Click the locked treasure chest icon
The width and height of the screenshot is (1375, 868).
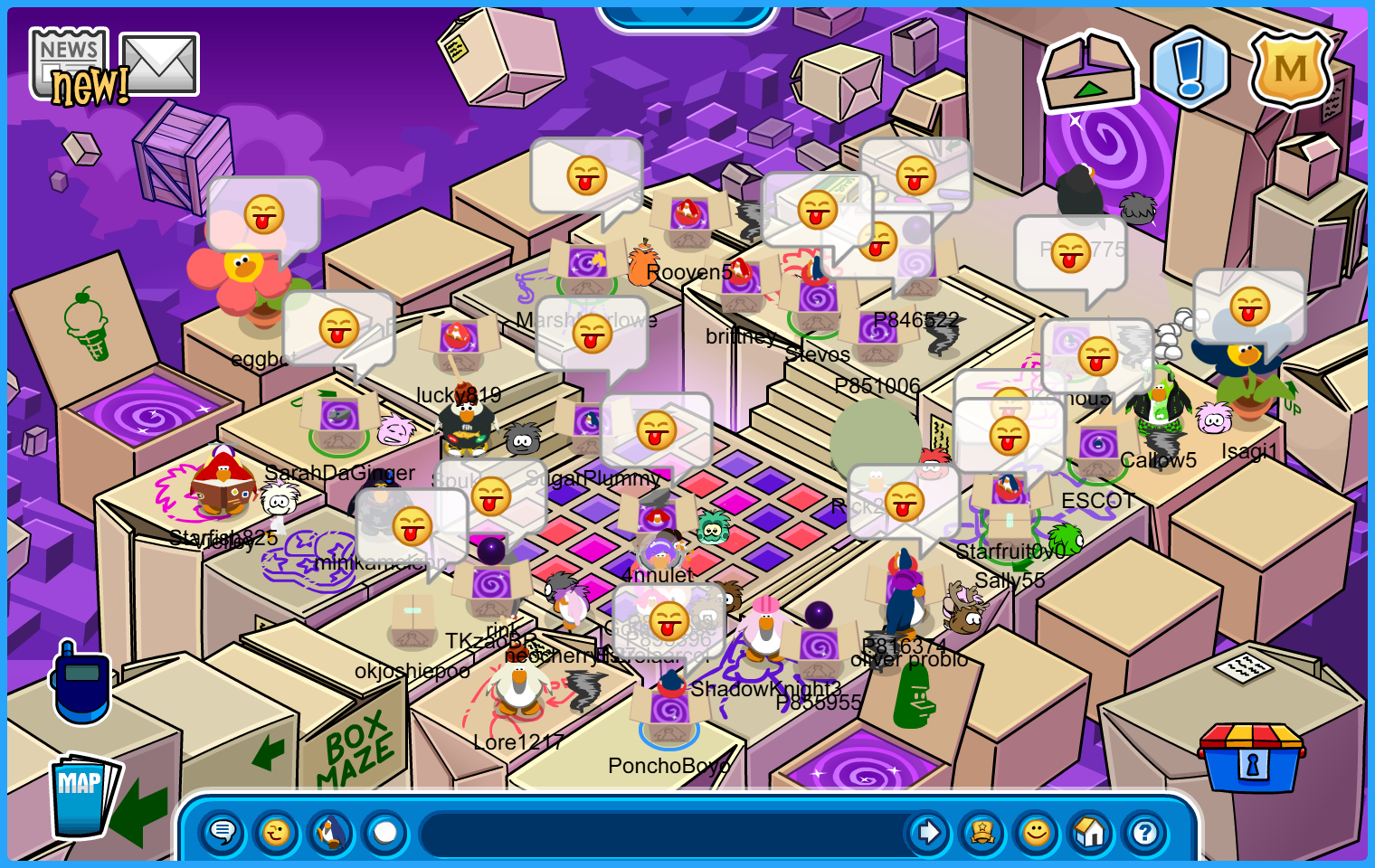point(1251,758)
